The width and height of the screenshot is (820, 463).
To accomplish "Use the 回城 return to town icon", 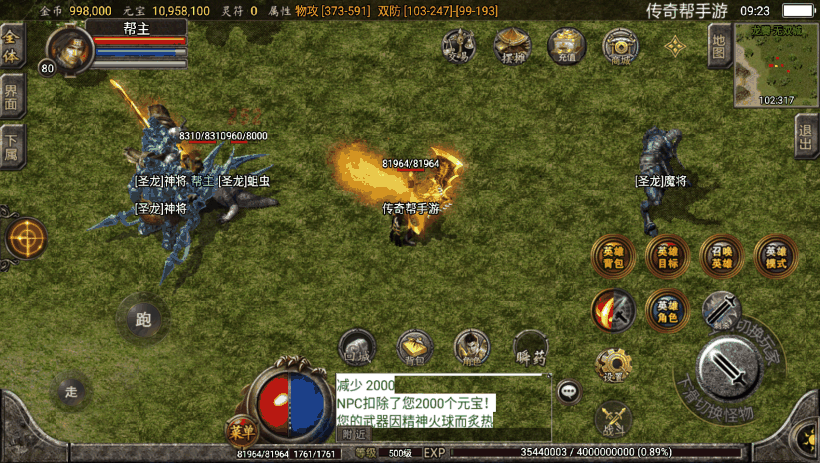I will tap(357, 347).
